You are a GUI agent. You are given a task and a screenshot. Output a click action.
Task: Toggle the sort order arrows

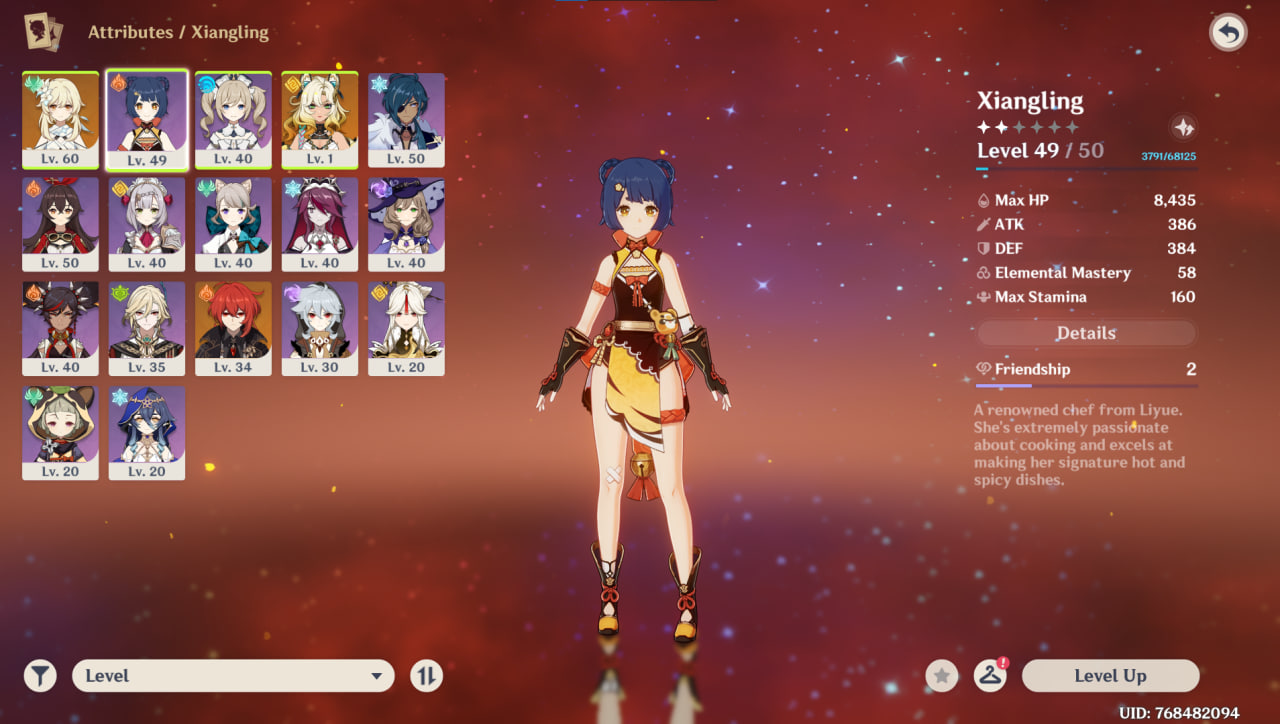coord(426,676)
